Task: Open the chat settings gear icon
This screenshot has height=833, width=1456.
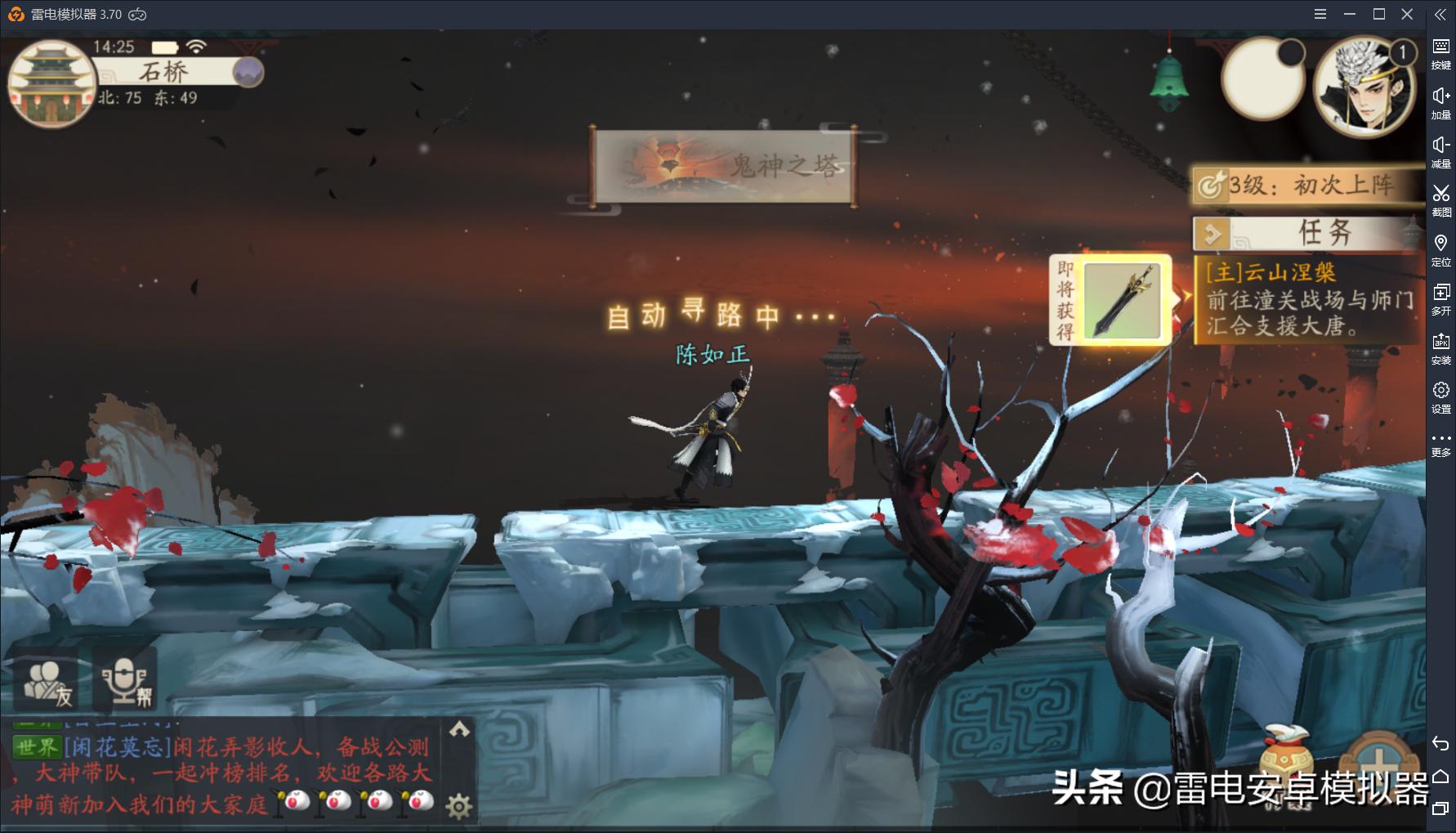Action: [x=458, y=805]
